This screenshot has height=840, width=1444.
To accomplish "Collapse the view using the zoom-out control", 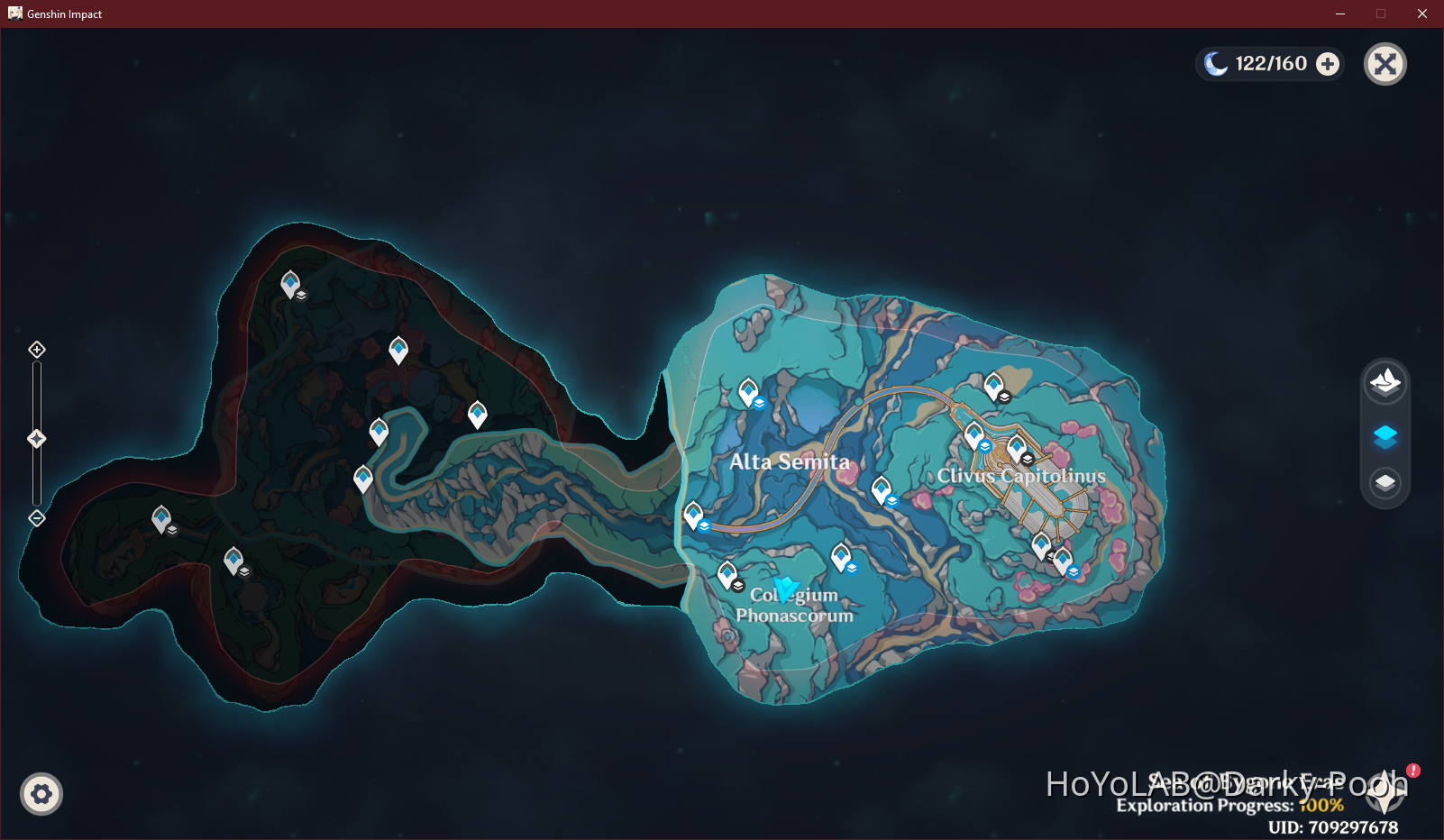I will (x=36, y=517).
